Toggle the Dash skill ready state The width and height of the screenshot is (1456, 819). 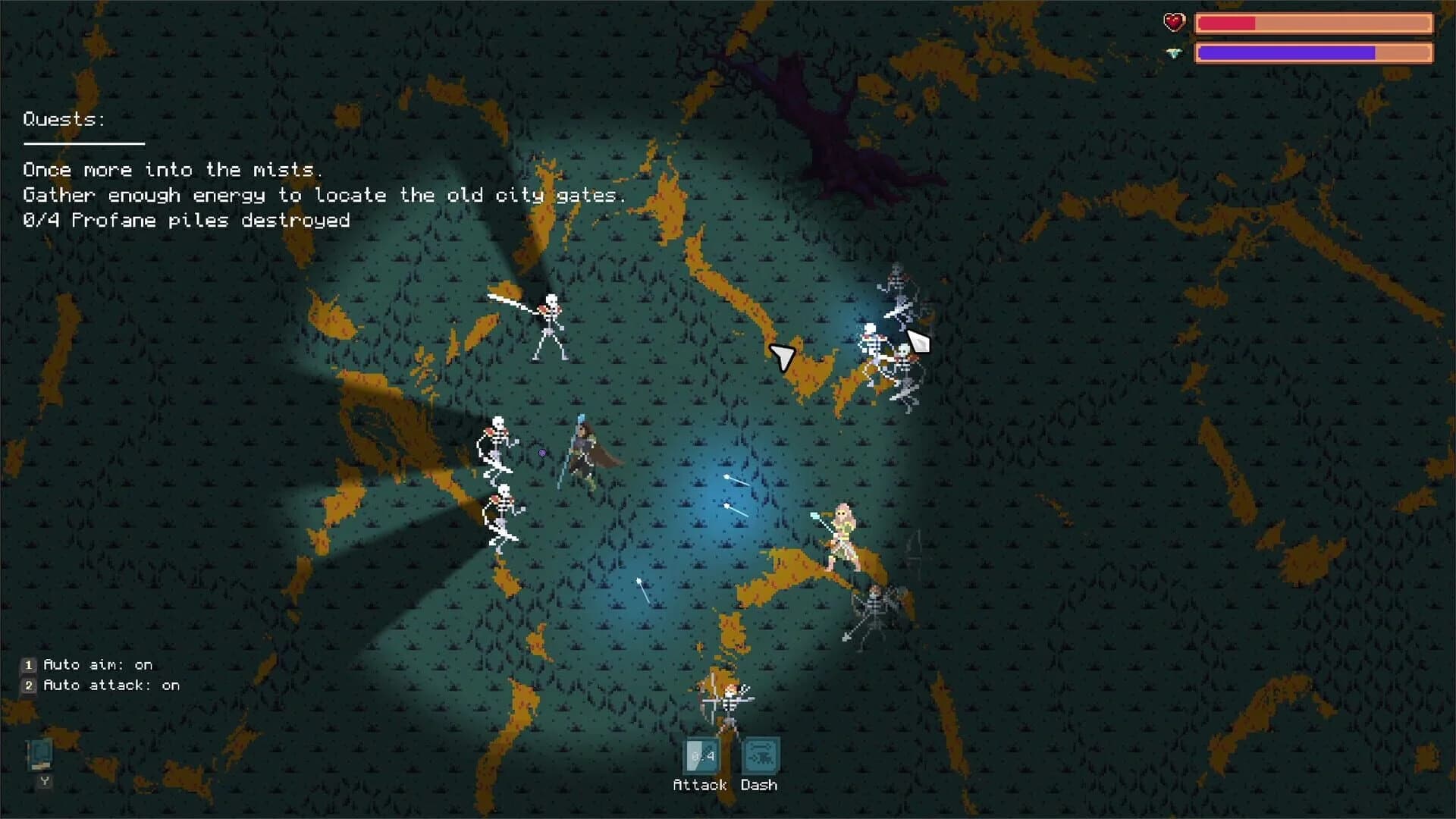click(x=763, y=755)
